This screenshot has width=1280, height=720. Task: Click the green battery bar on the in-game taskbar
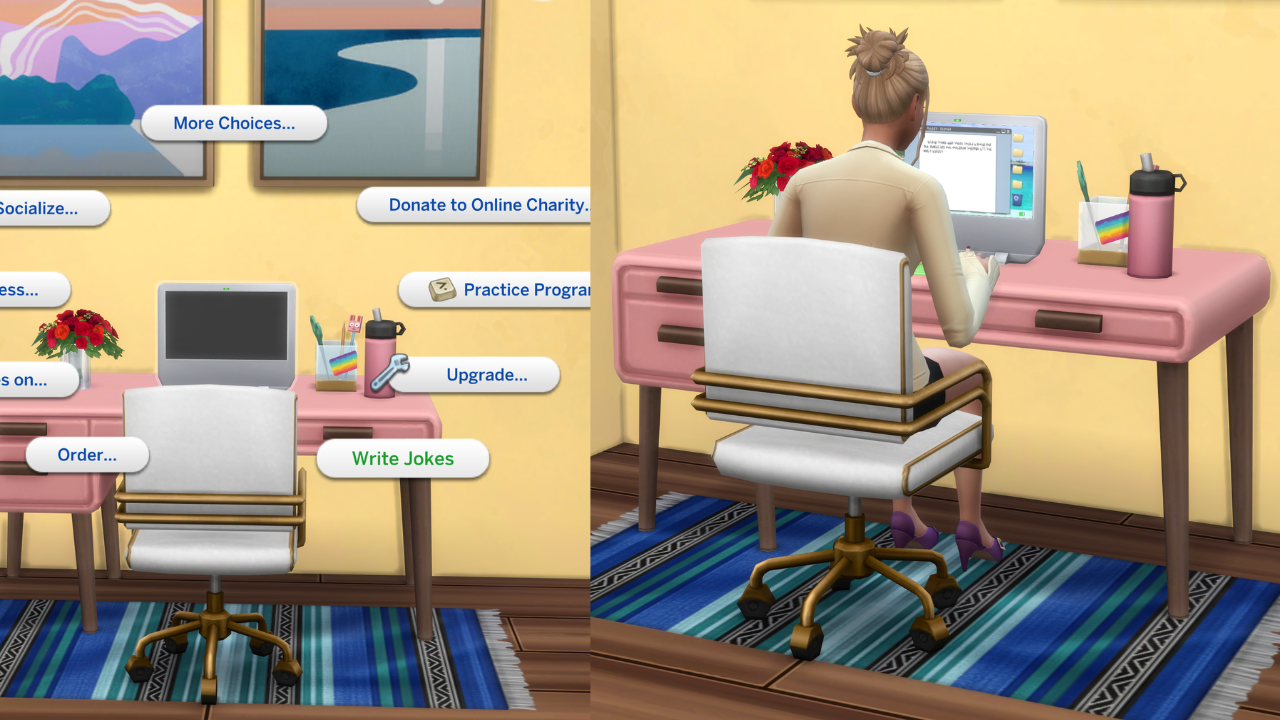[1022, 214]
